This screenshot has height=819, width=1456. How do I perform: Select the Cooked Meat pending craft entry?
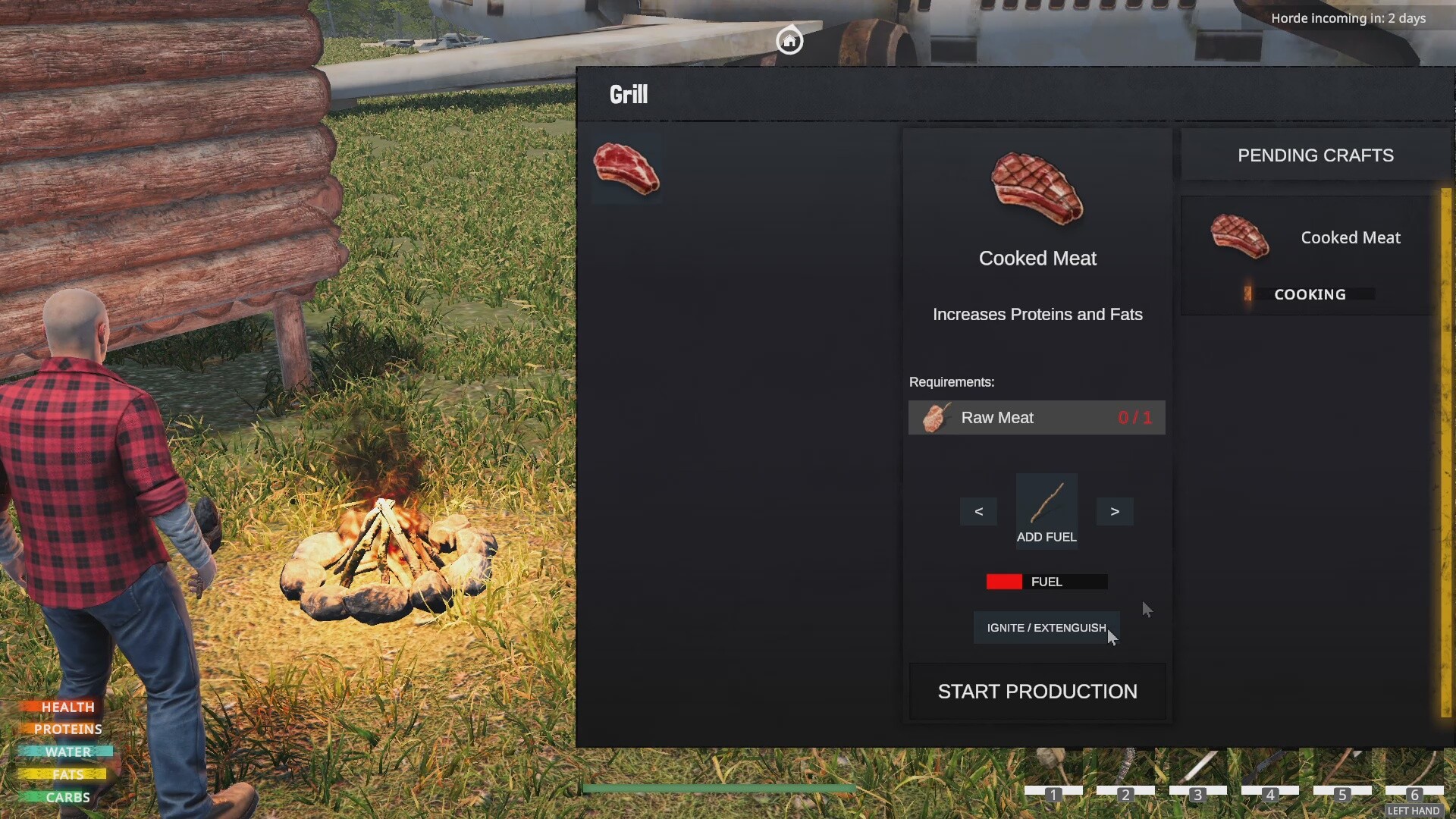(1307, 256)
